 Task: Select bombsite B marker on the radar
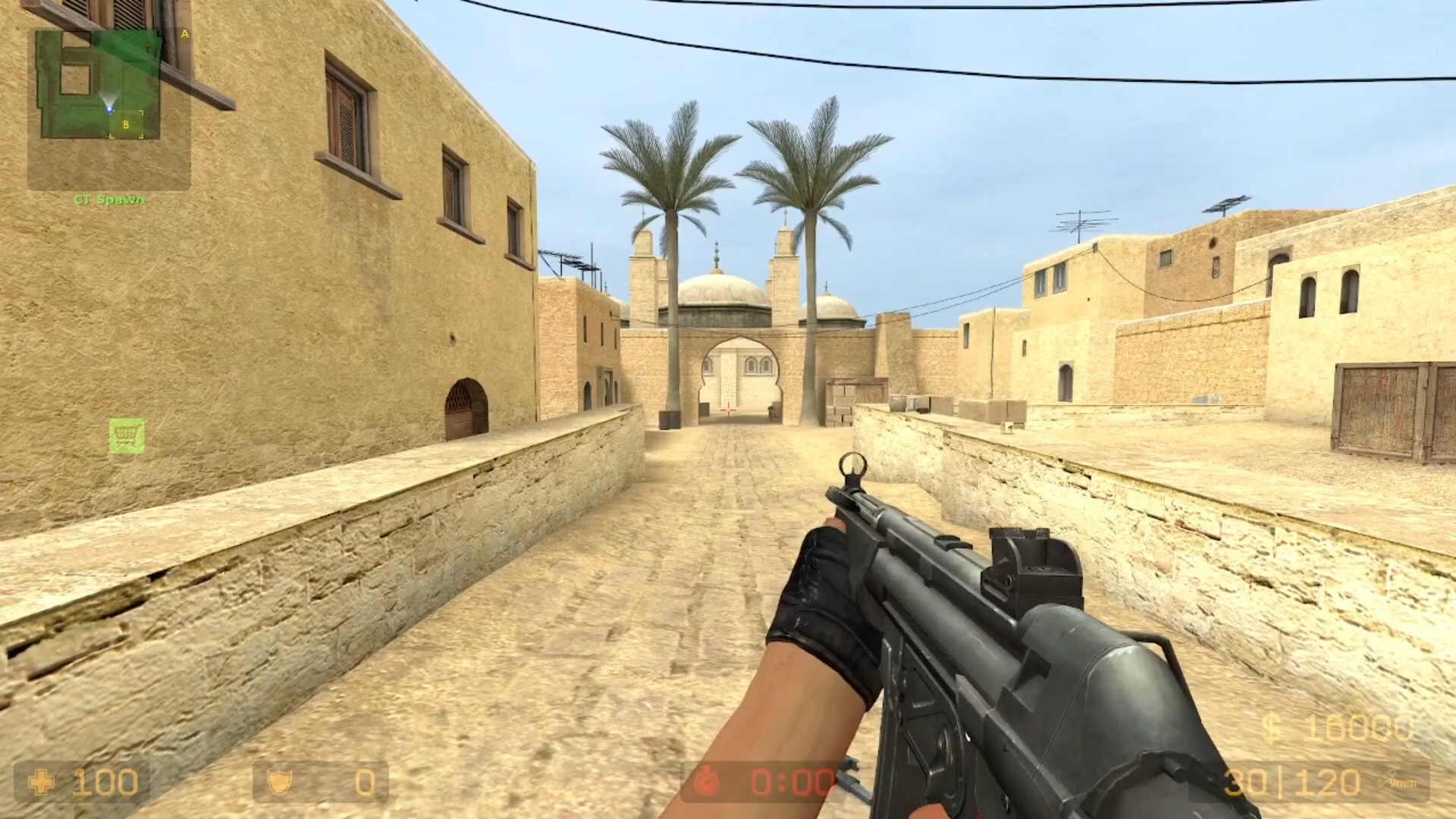(x=126, y=124)
